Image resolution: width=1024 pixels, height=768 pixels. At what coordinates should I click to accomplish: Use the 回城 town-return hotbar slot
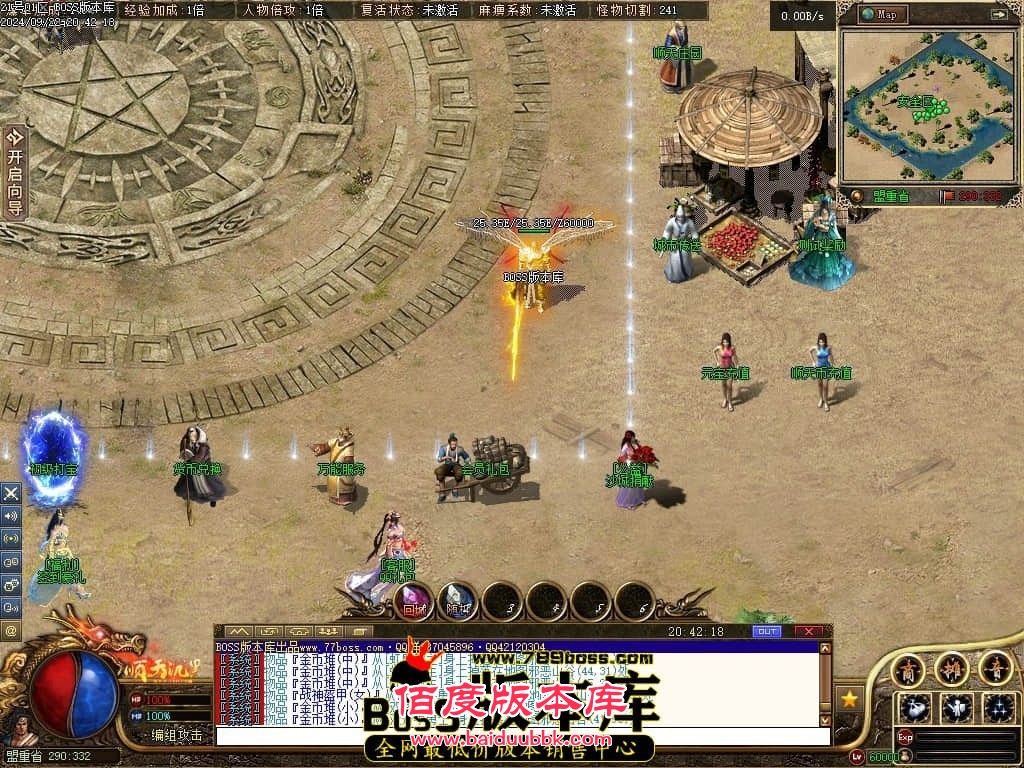coord(414,601)
